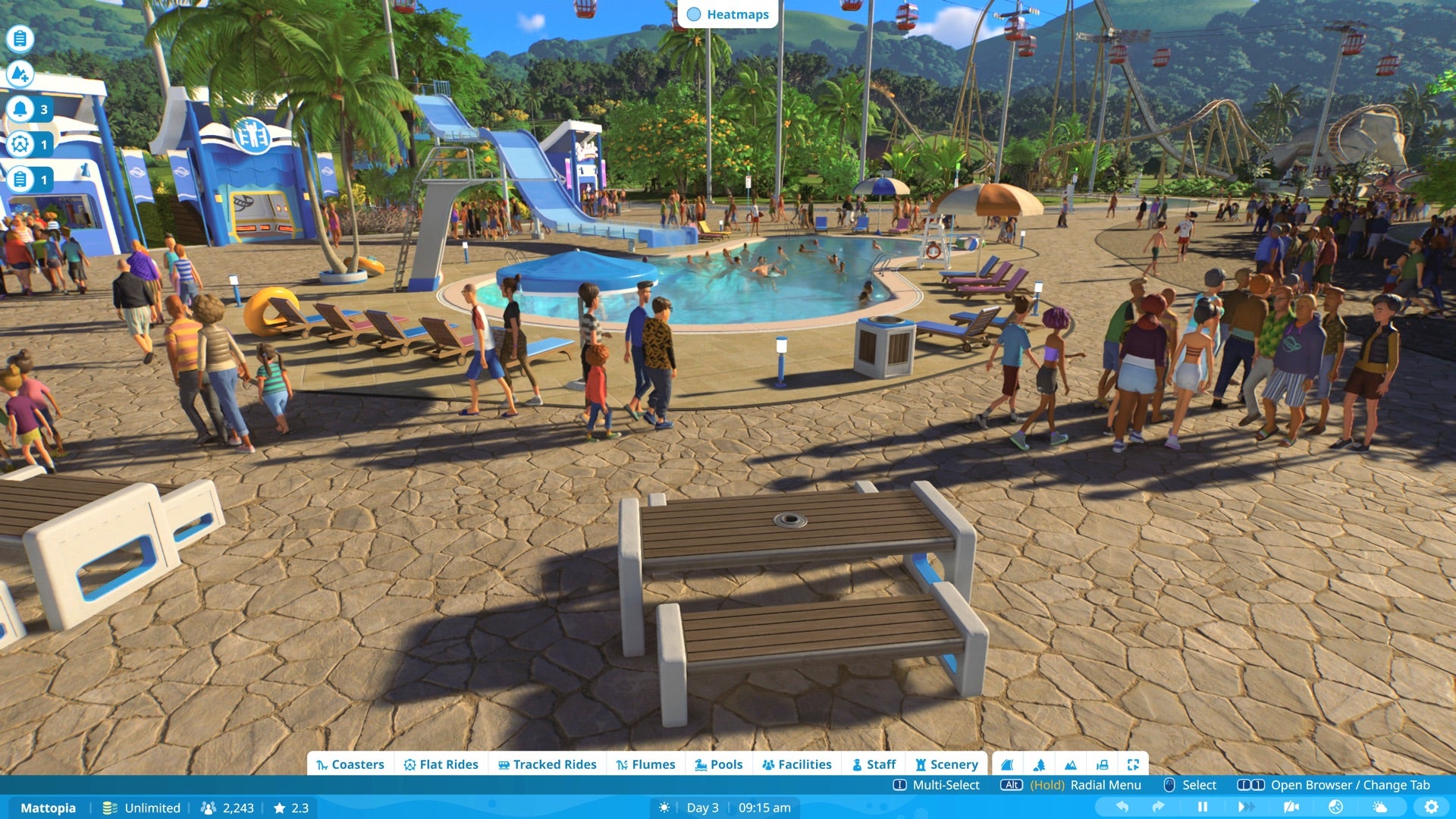Open the terrain sculpting tool
The width and height of the screenshot is (1456, 819).
click(1006, 764)
